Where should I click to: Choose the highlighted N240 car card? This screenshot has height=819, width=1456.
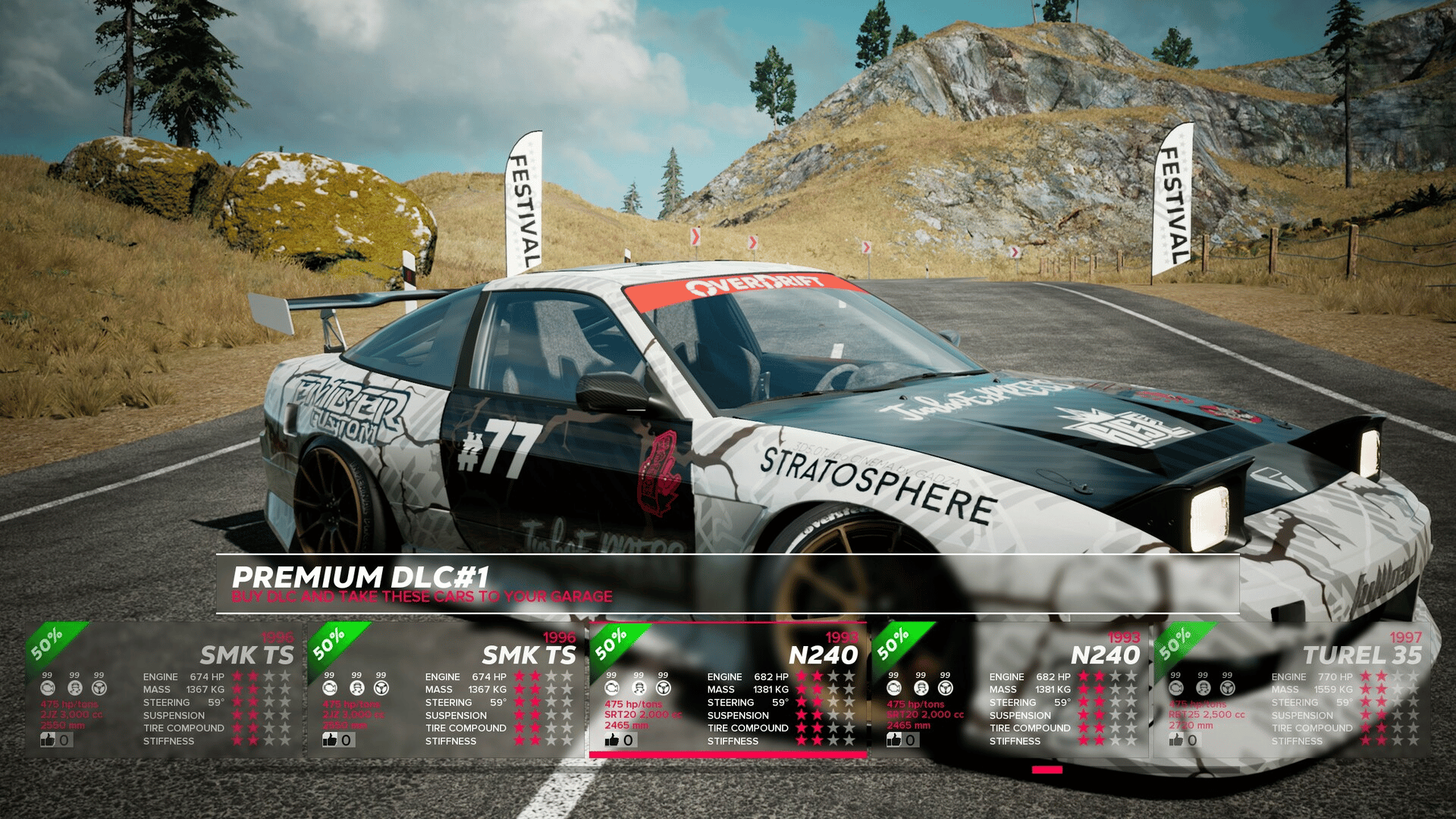coord(728,690)
